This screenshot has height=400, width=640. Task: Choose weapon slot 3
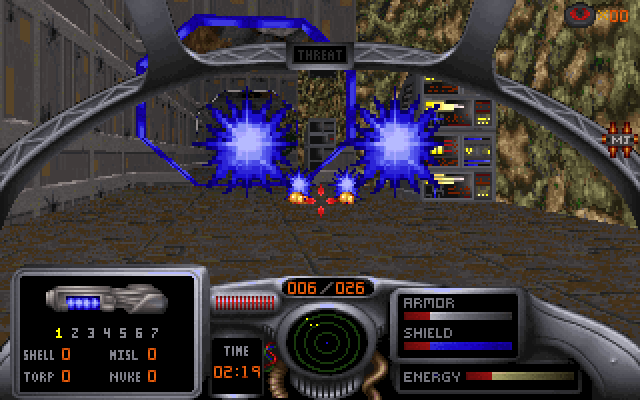coord(91,333)
